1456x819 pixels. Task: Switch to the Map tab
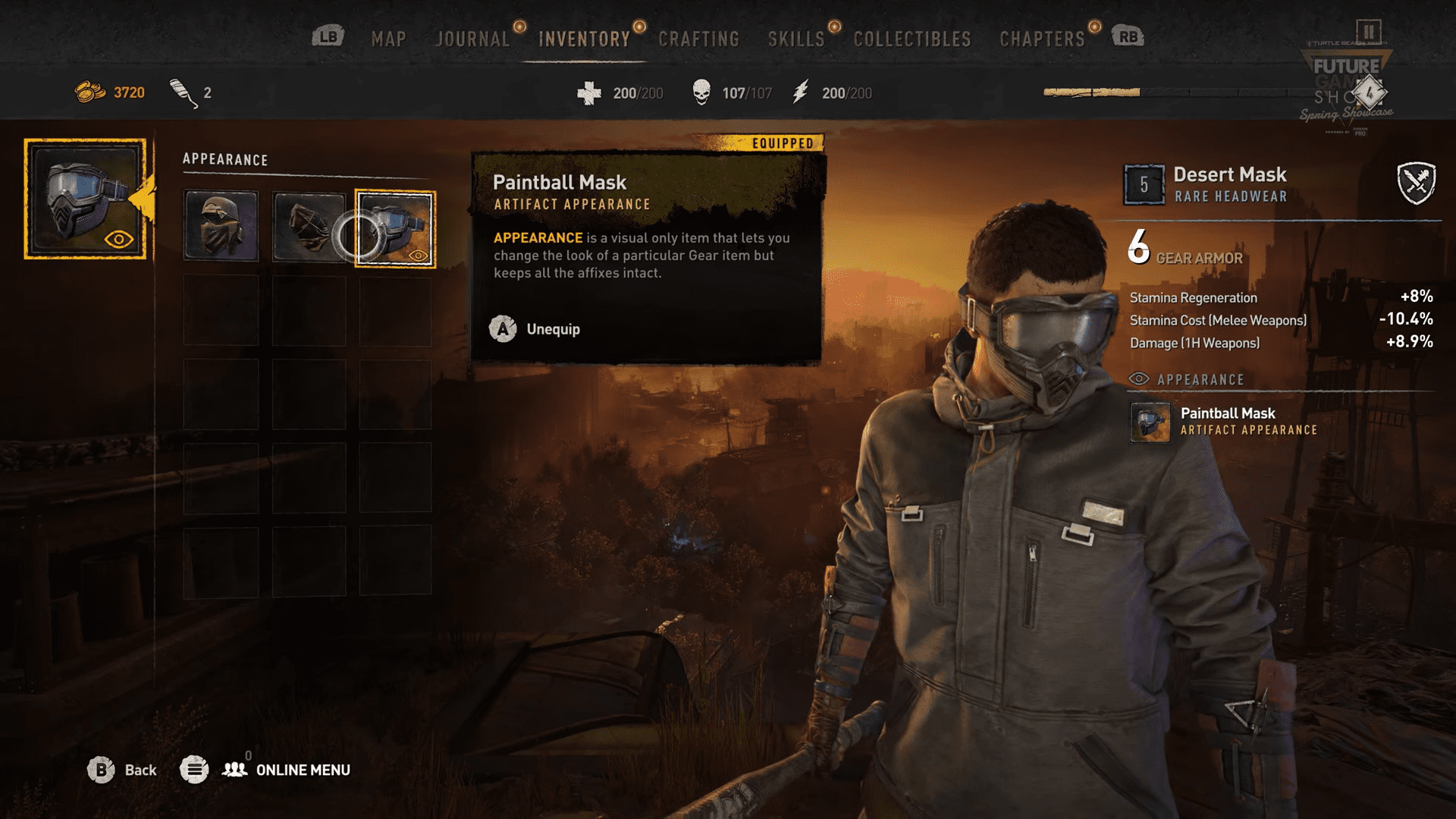point(388,39)
